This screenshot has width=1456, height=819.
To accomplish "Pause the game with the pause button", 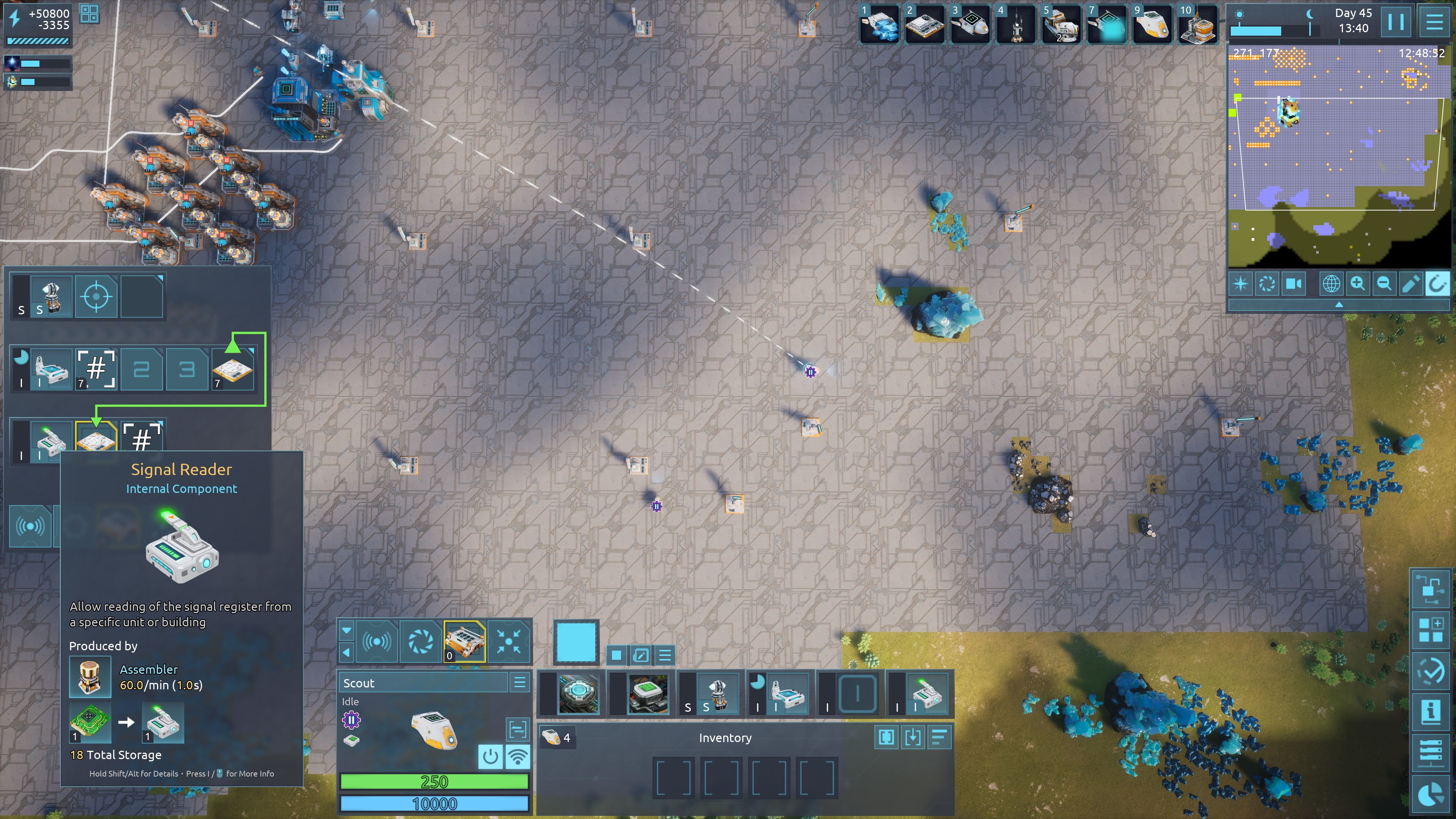I will click(1395, 23).
